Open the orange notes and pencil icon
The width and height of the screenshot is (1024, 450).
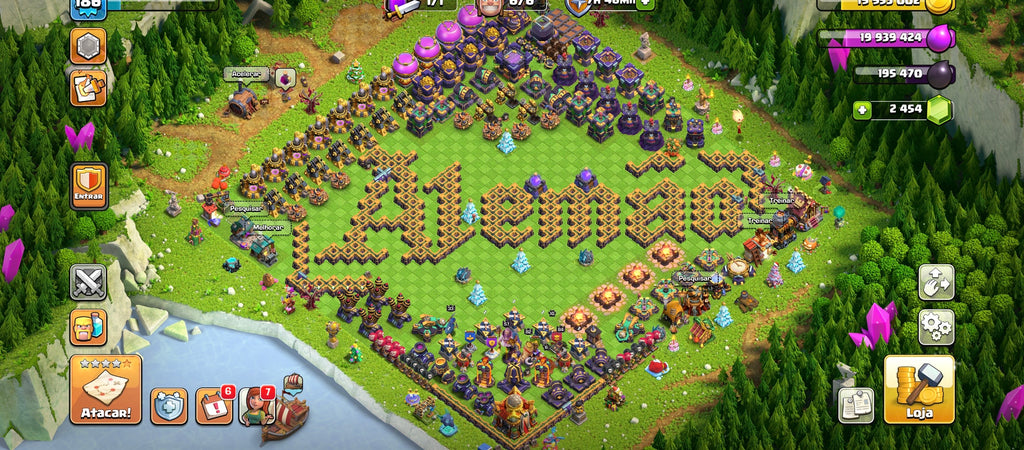click(x=88, y=89)
